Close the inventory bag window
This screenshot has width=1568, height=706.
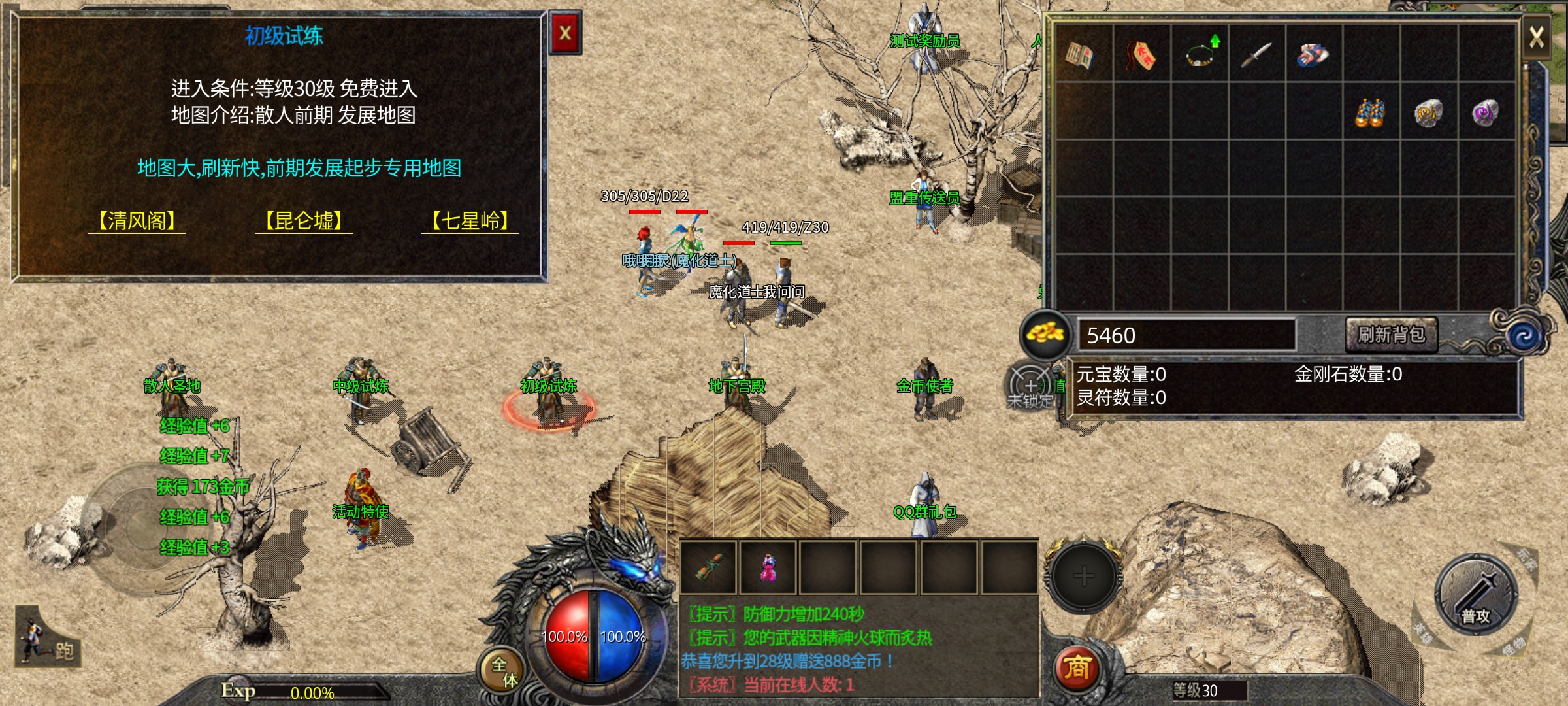coord(1536,37)
